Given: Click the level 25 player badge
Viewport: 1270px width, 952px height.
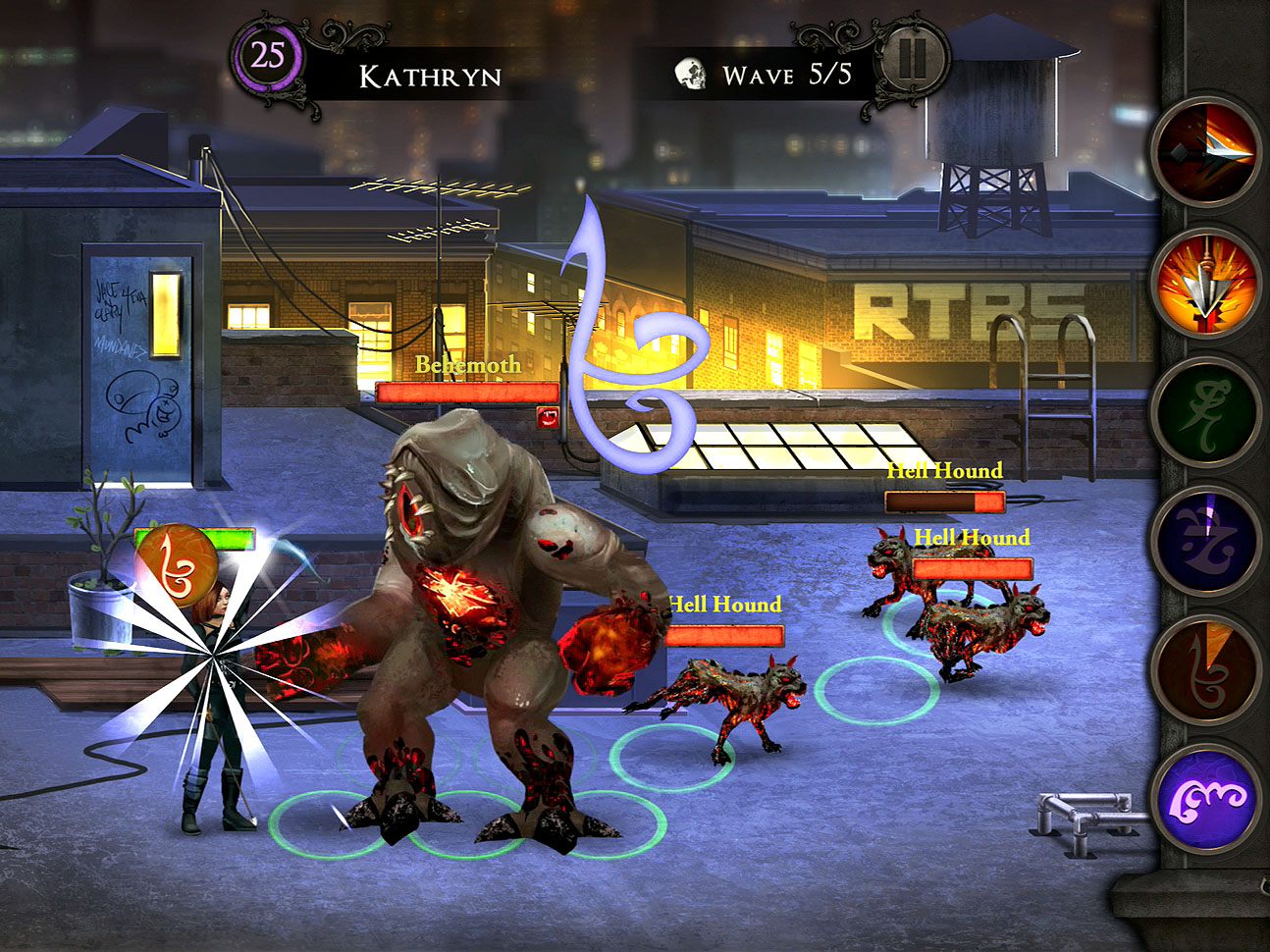Looking at the screenshot, I should 267,56.
